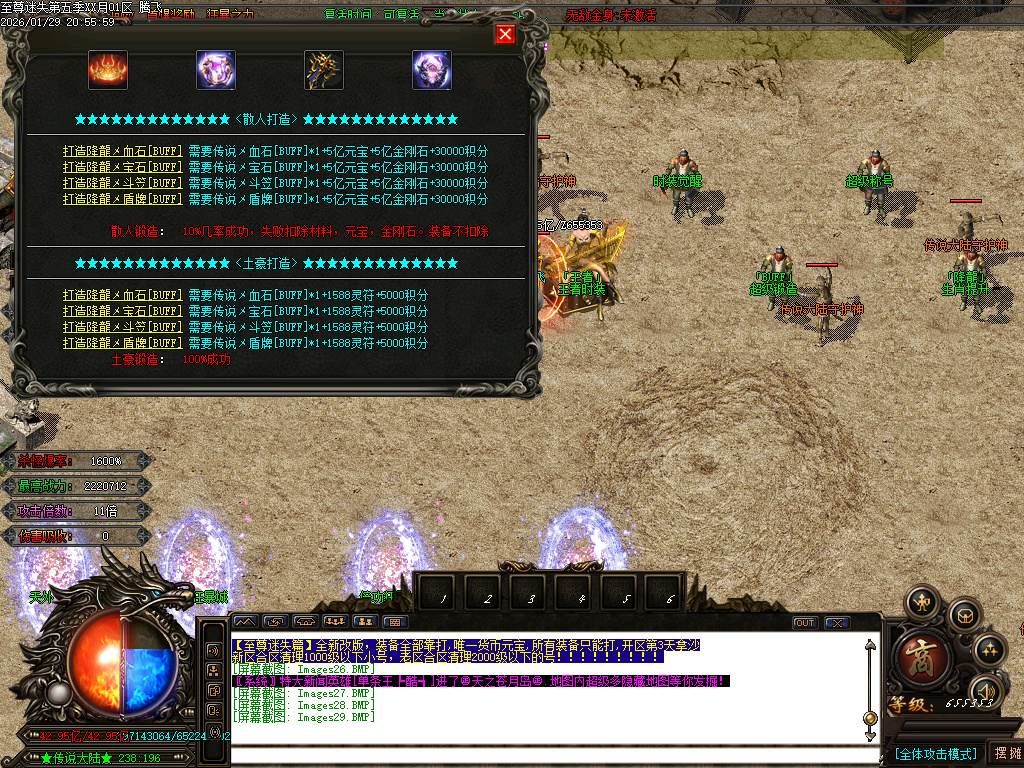
Task: Switch the 全体攻击模式 attack mode
Action: pos(935,753)
